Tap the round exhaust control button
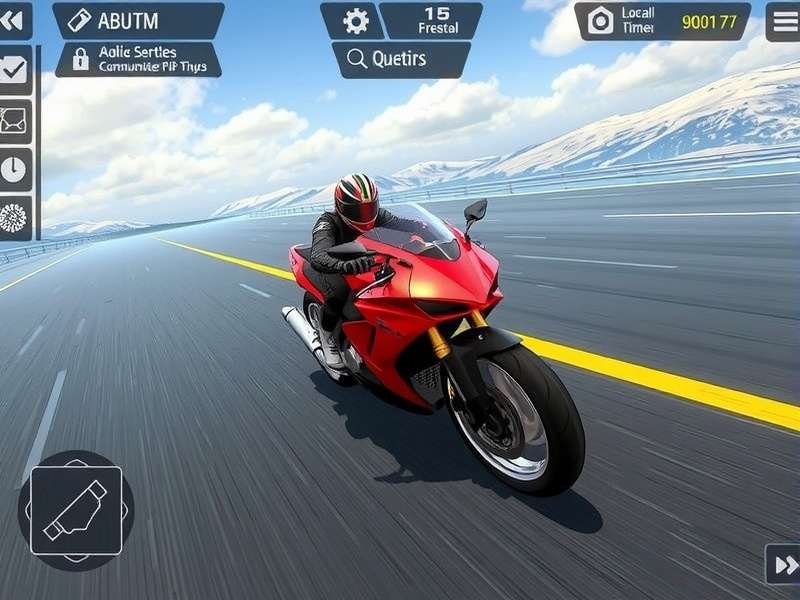This screenshot has height=600, width=800. [x=76, y=510]
